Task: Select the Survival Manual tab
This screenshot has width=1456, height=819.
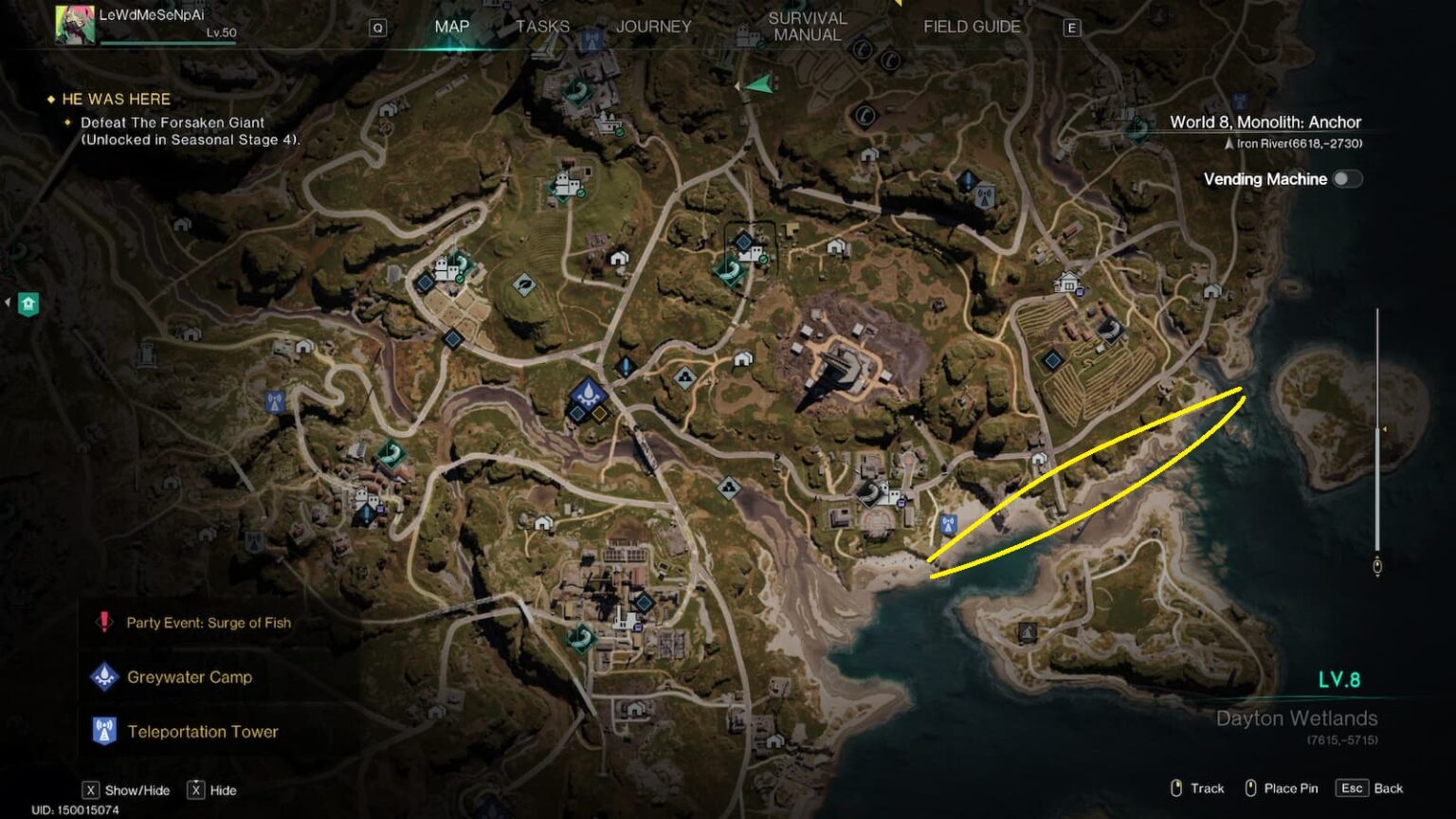Action: click(807, 27)
